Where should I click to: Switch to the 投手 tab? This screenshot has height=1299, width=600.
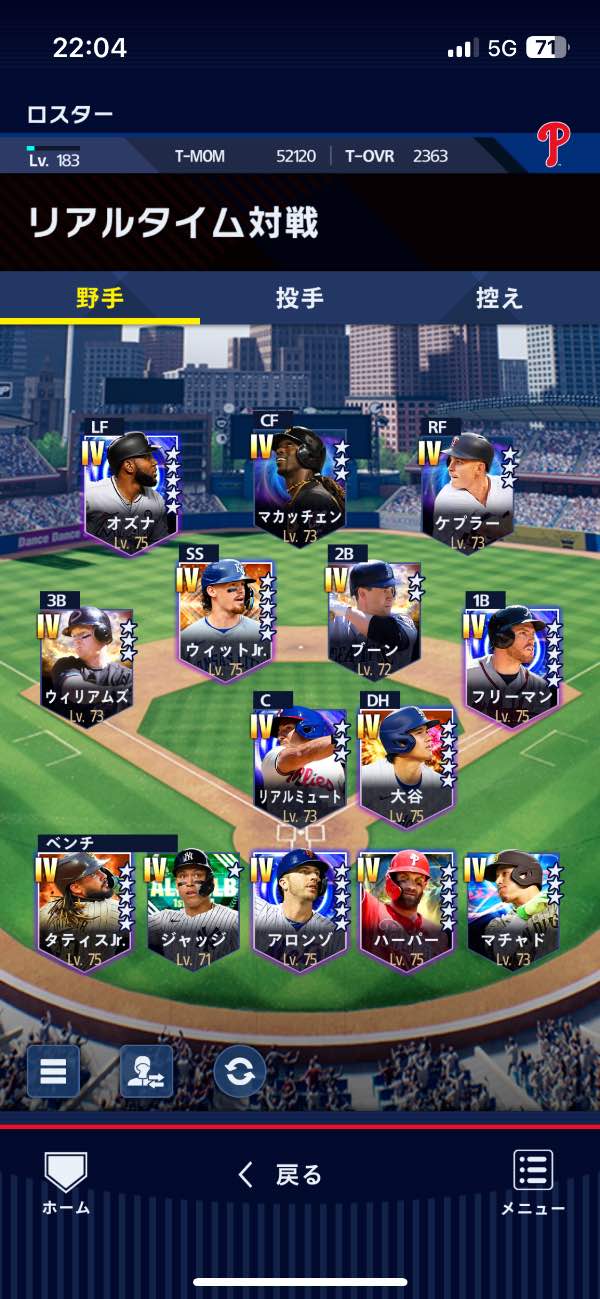pyautogui.click(x=299, y=298)
